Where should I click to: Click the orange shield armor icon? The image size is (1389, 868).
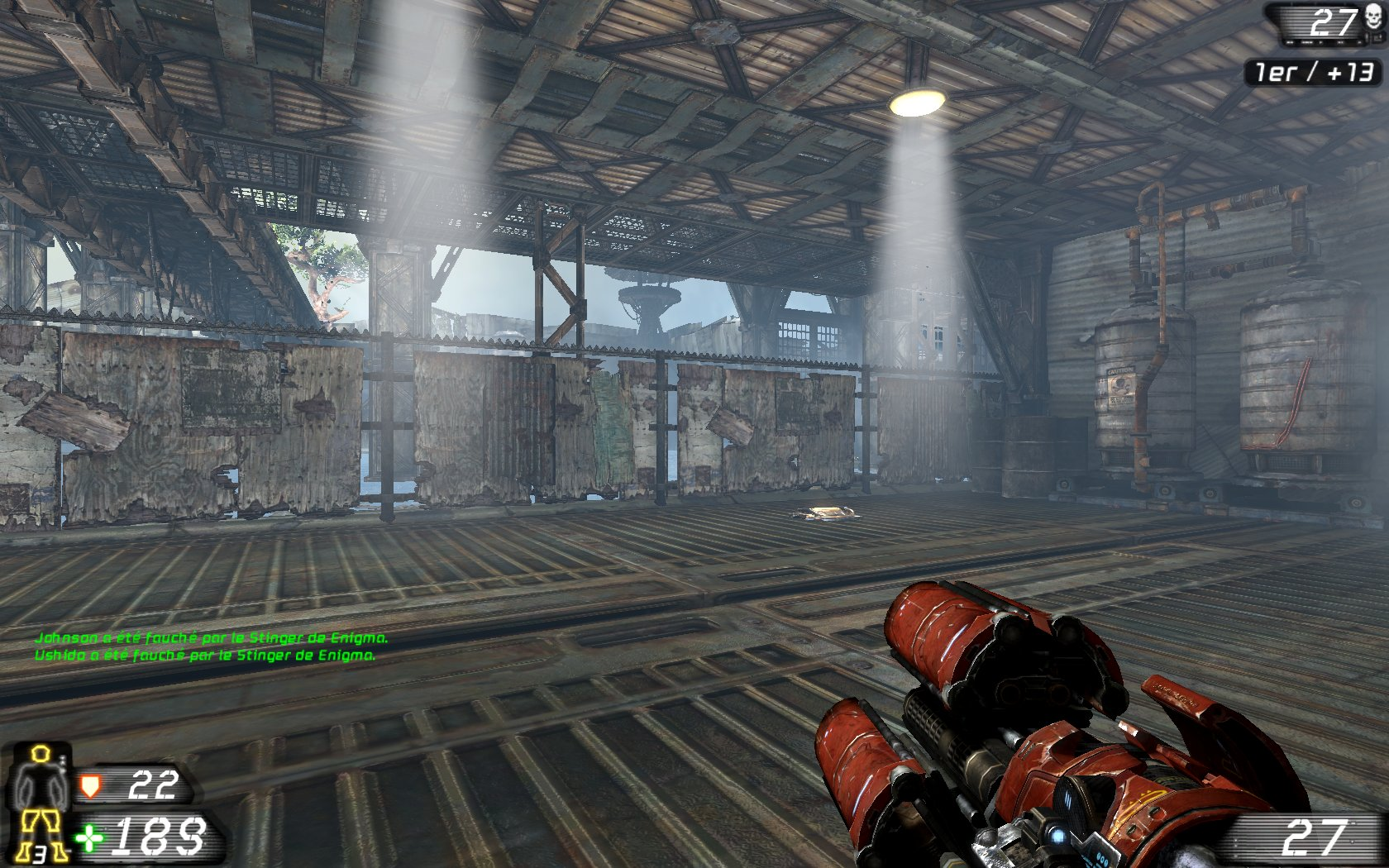(91, 786)
